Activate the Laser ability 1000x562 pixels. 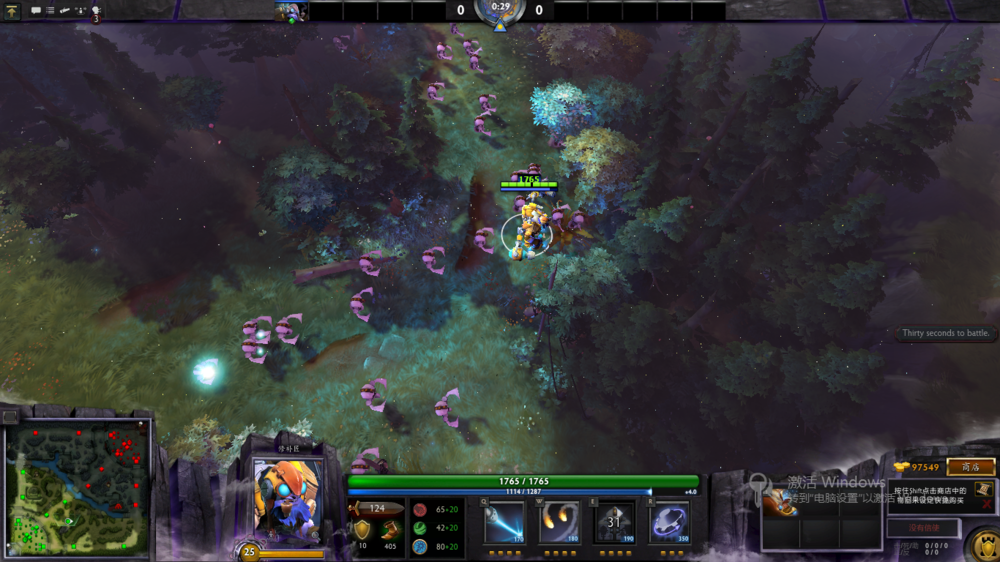point(504,522)
